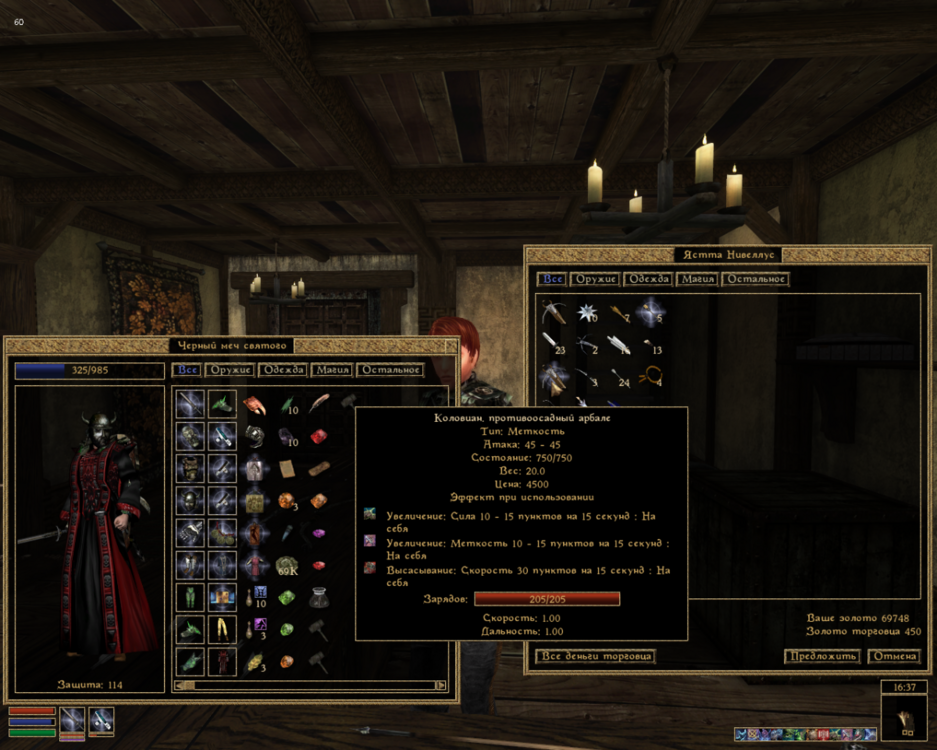Click the Все деньги торговца button
Screen dimensions: 937x750
596,656
